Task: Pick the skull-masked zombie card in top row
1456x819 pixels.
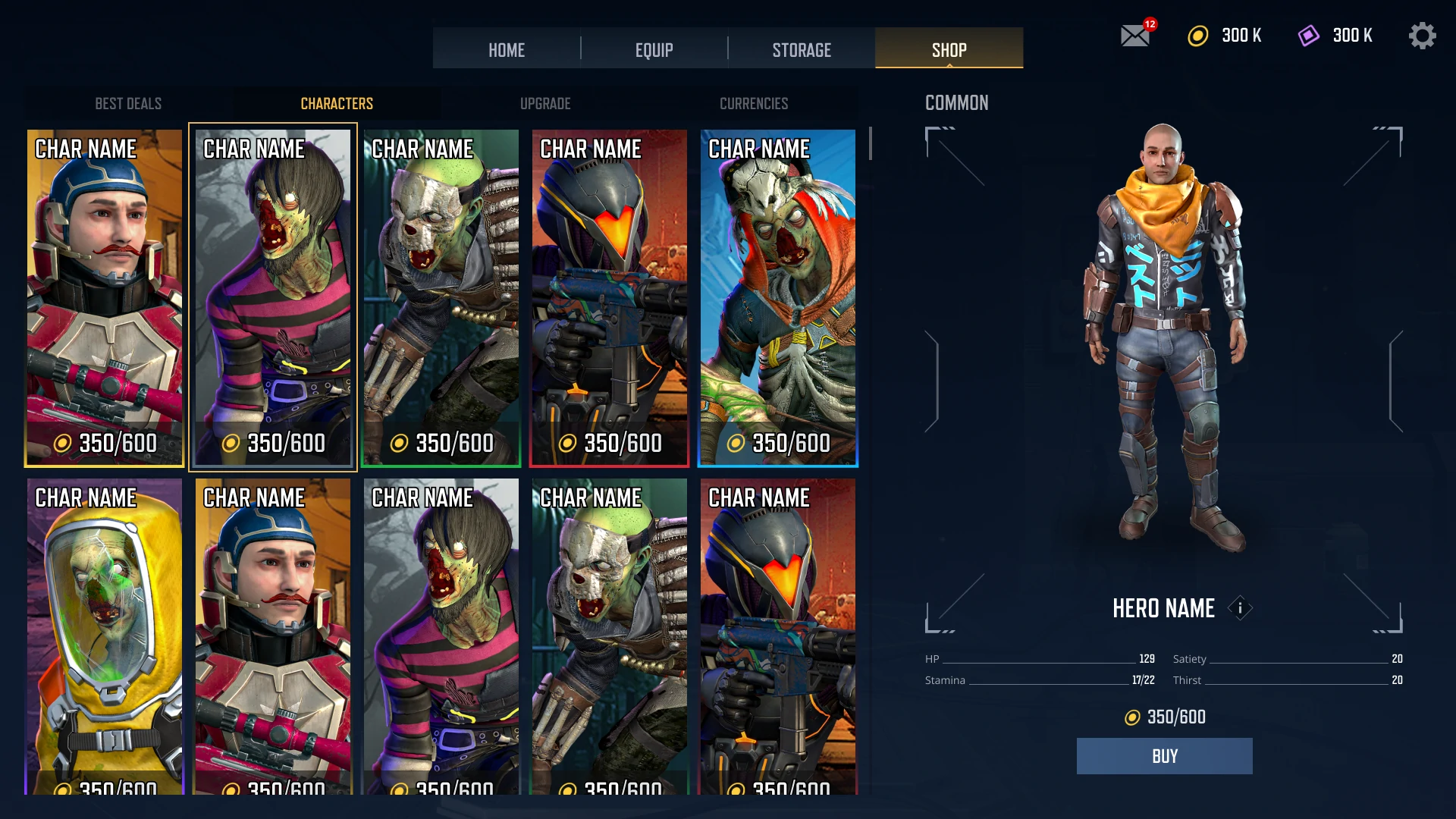Action: tap(441, 297)
